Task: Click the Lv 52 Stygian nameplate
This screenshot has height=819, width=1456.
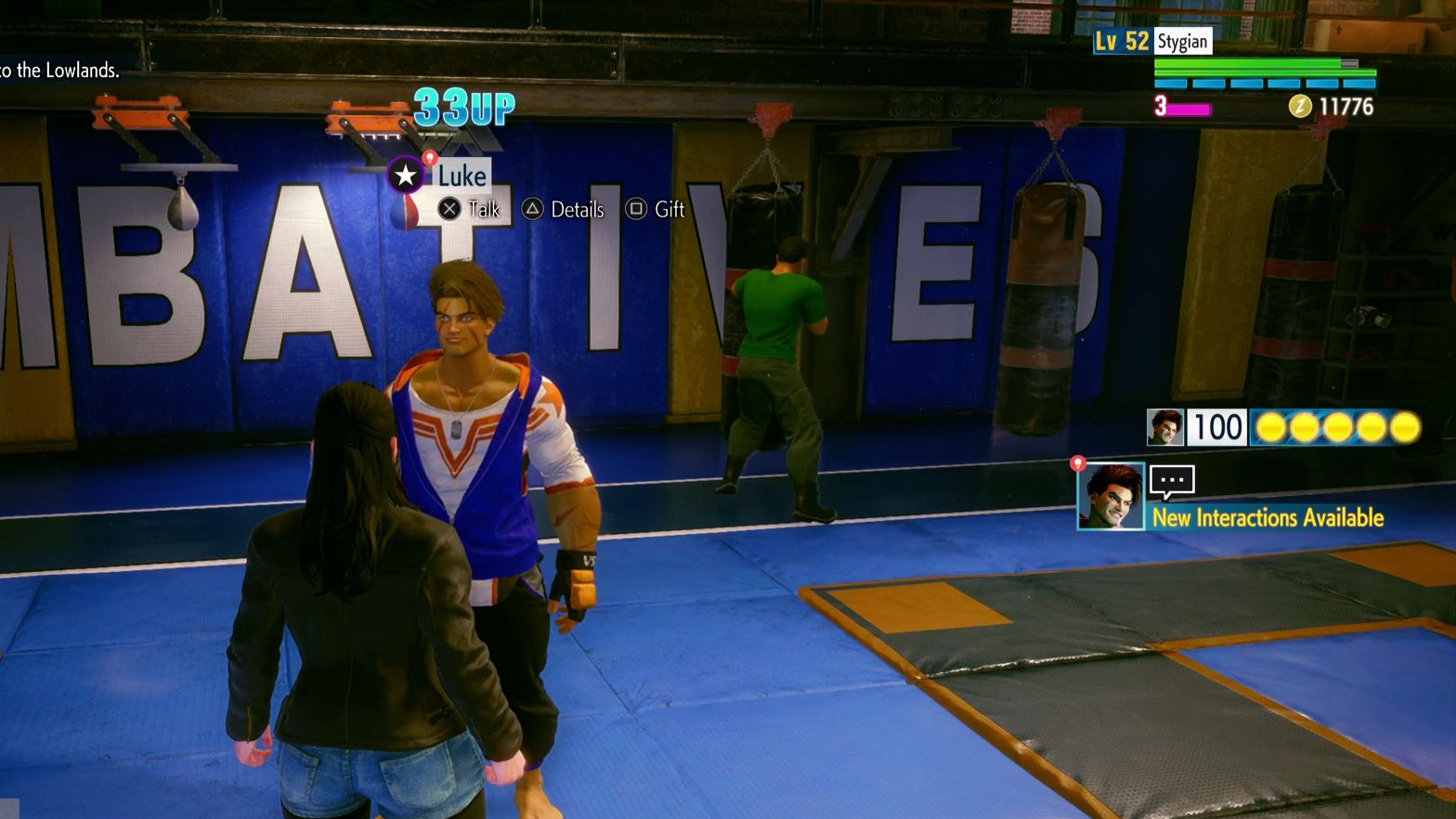Action: click(x=1151, y=41)
